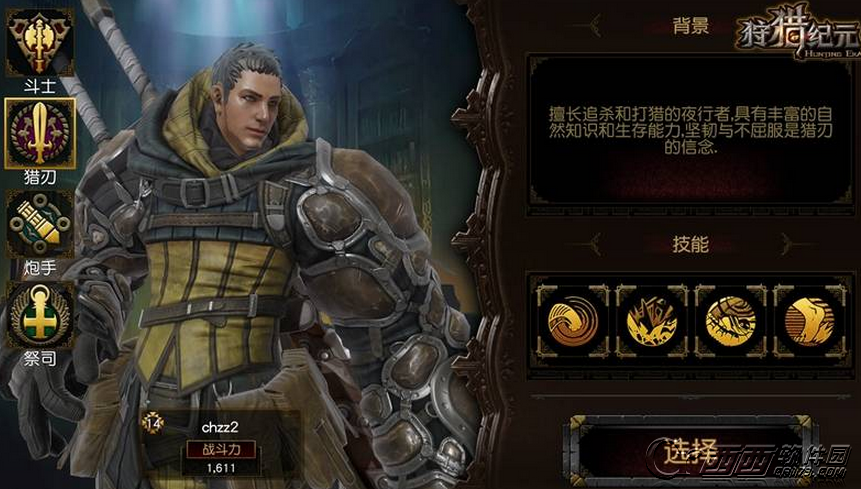This screenshot has height=489, width=861.
Task: Confirm the character with 选择 button
Action: point(690,449)
